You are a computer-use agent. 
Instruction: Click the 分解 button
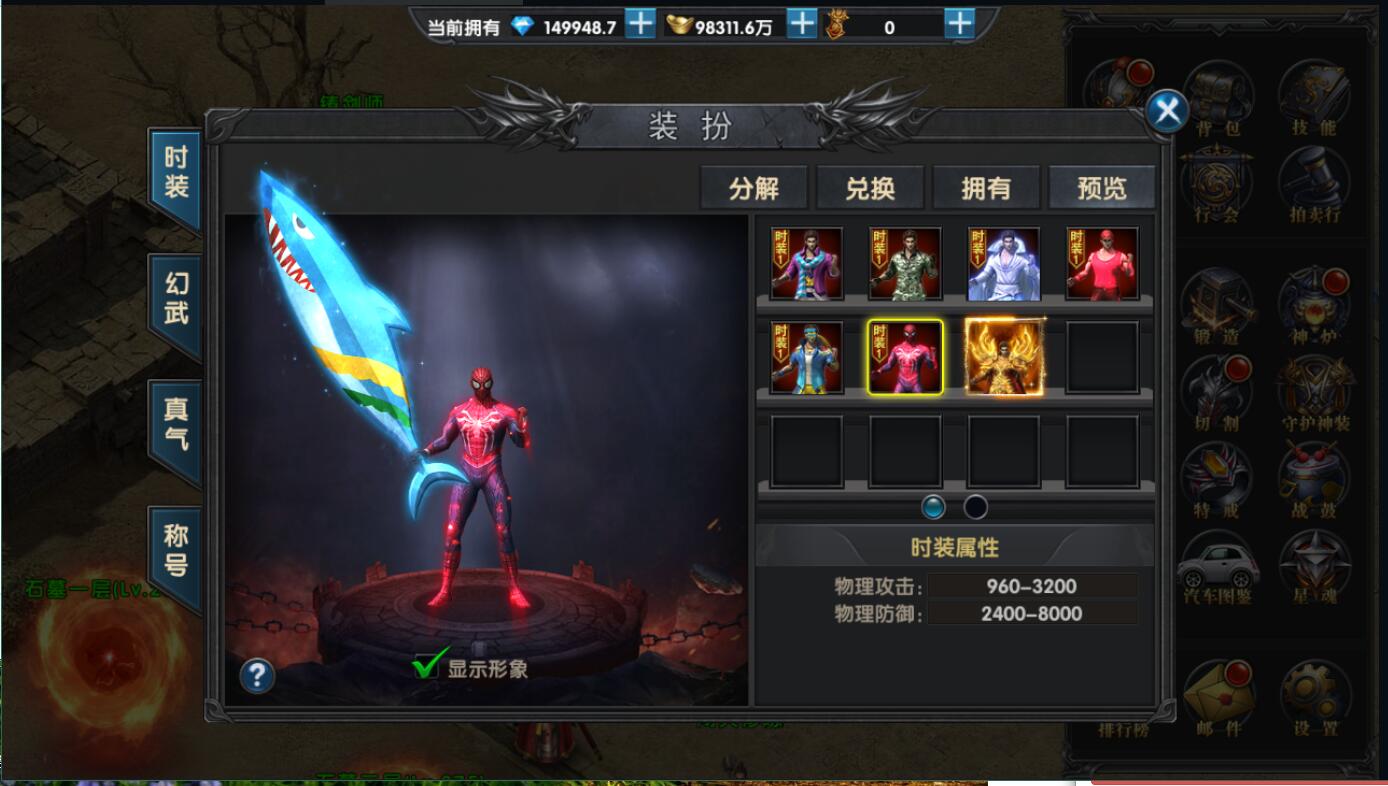tap(753, 188)
